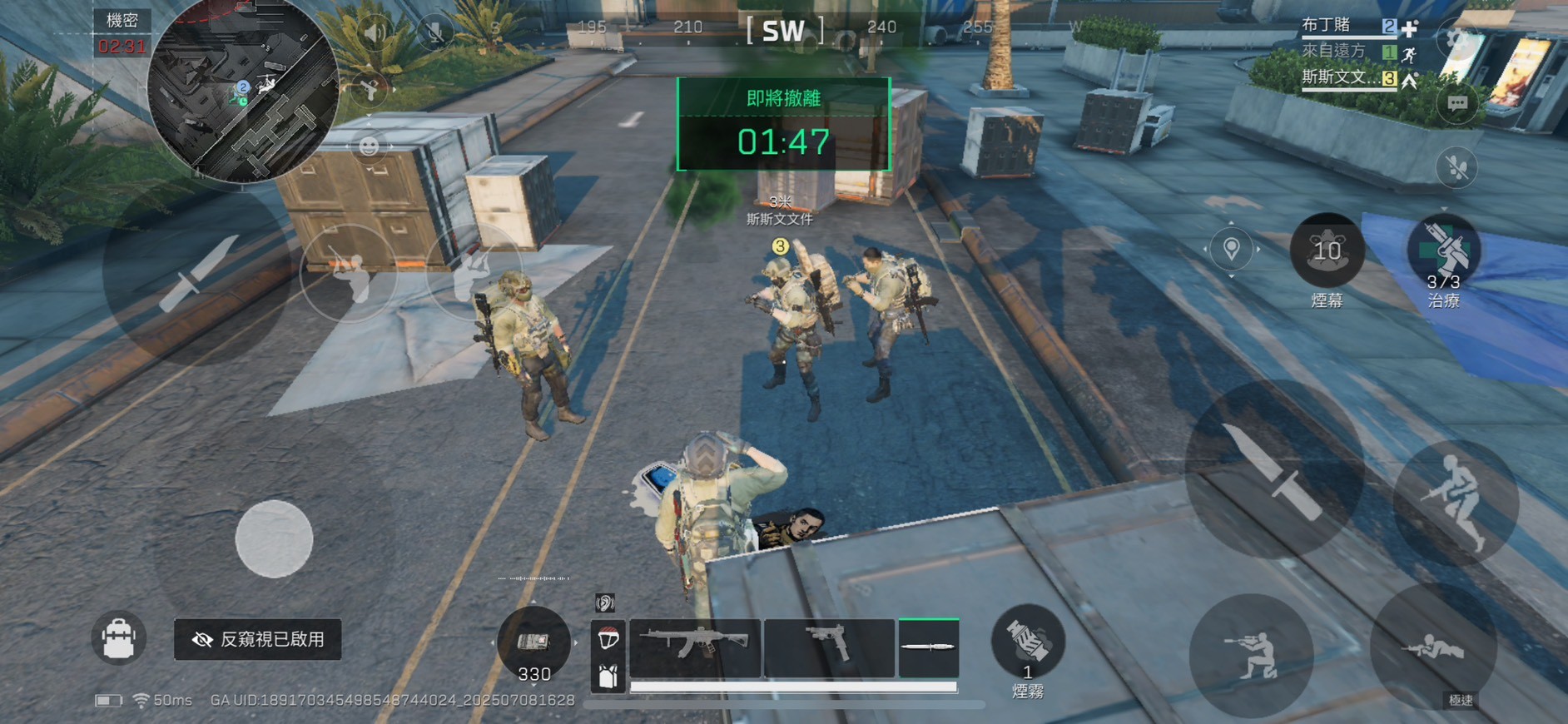Open the backpack inventory
The width and height of the screenshot is (1568, 724).
[118, 638]
